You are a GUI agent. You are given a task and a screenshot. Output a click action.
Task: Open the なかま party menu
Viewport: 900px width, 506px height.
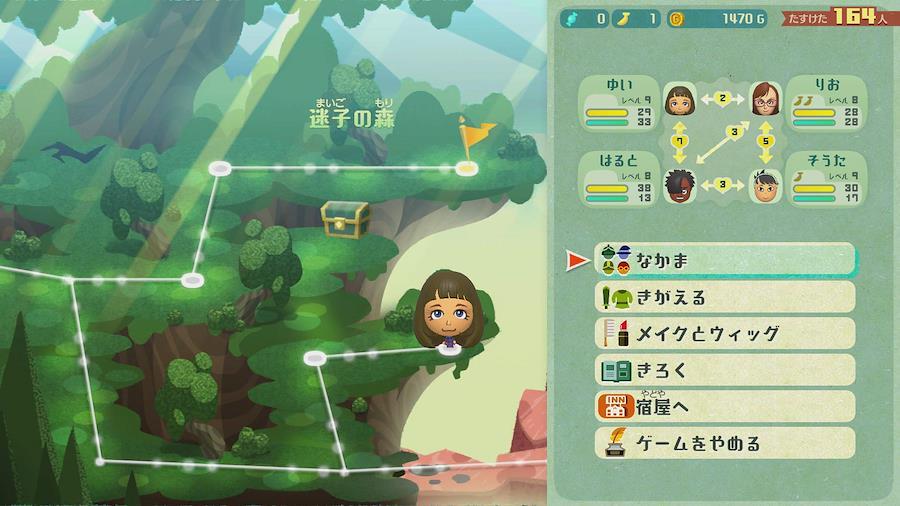(x=725, y=260)
